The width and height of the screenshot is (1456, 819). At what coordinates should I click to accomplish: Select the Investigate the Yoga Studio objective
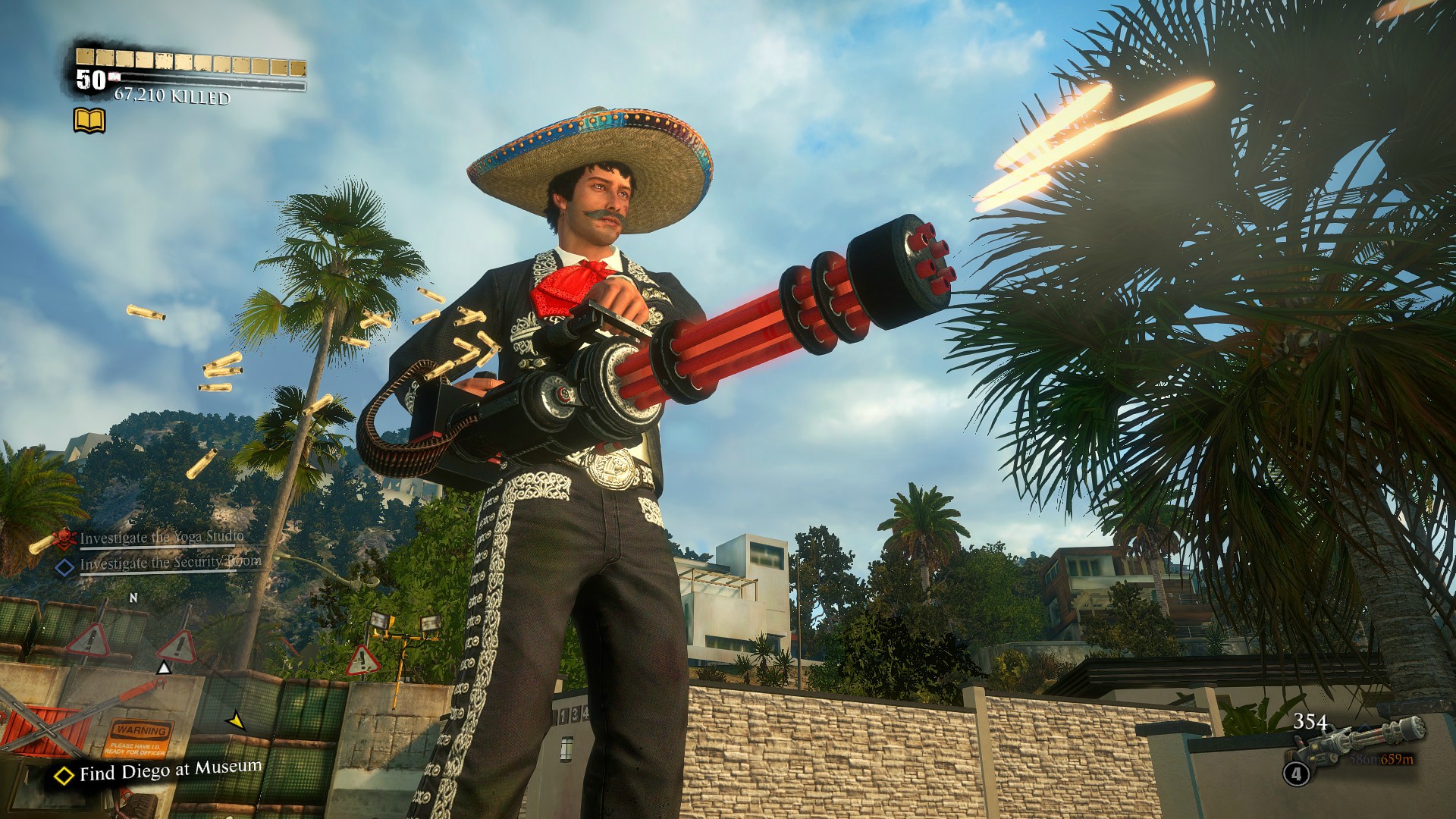click(x=162, y=538)
